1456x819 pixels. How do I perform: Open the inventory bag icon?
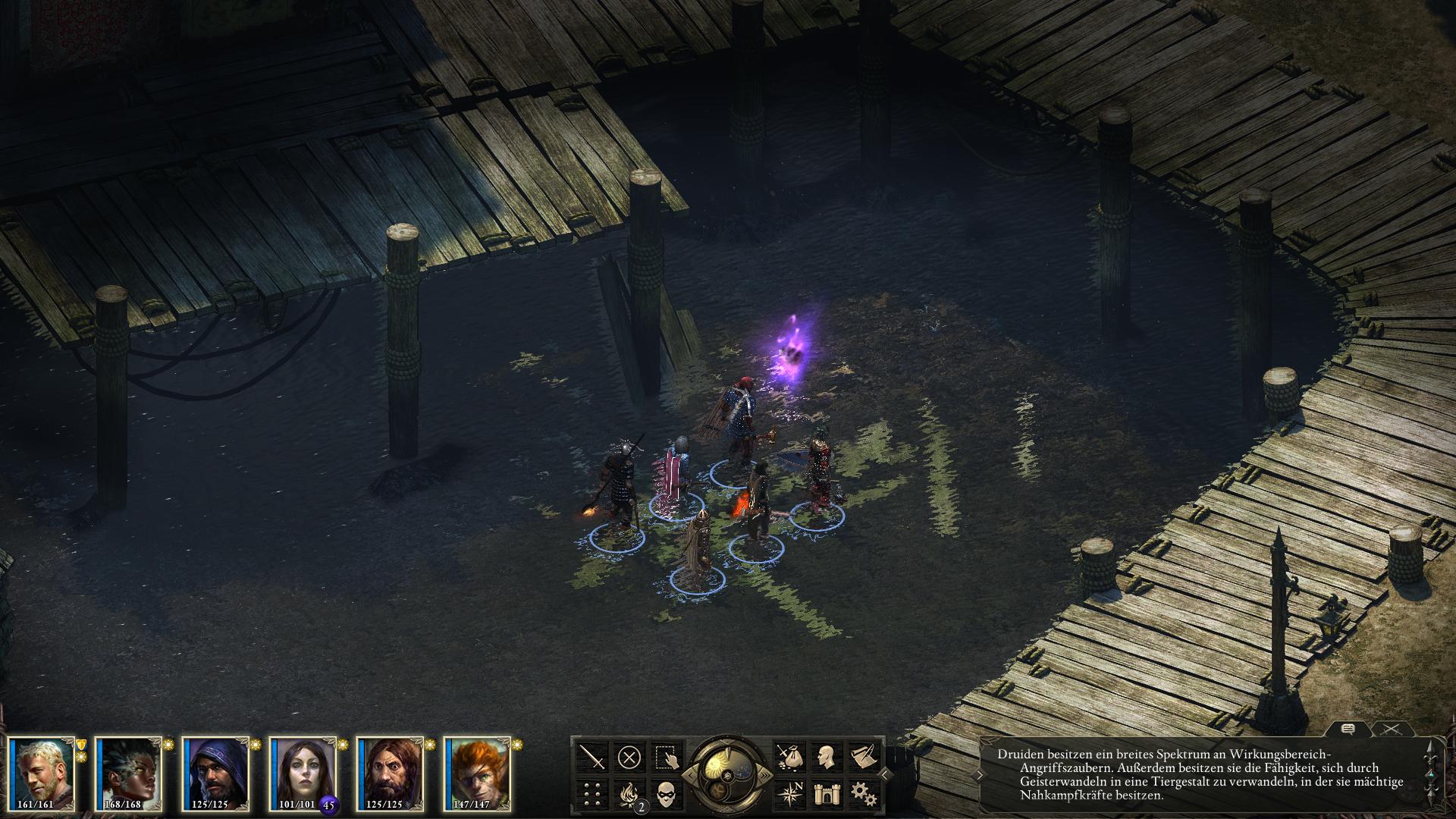[788, 756]
